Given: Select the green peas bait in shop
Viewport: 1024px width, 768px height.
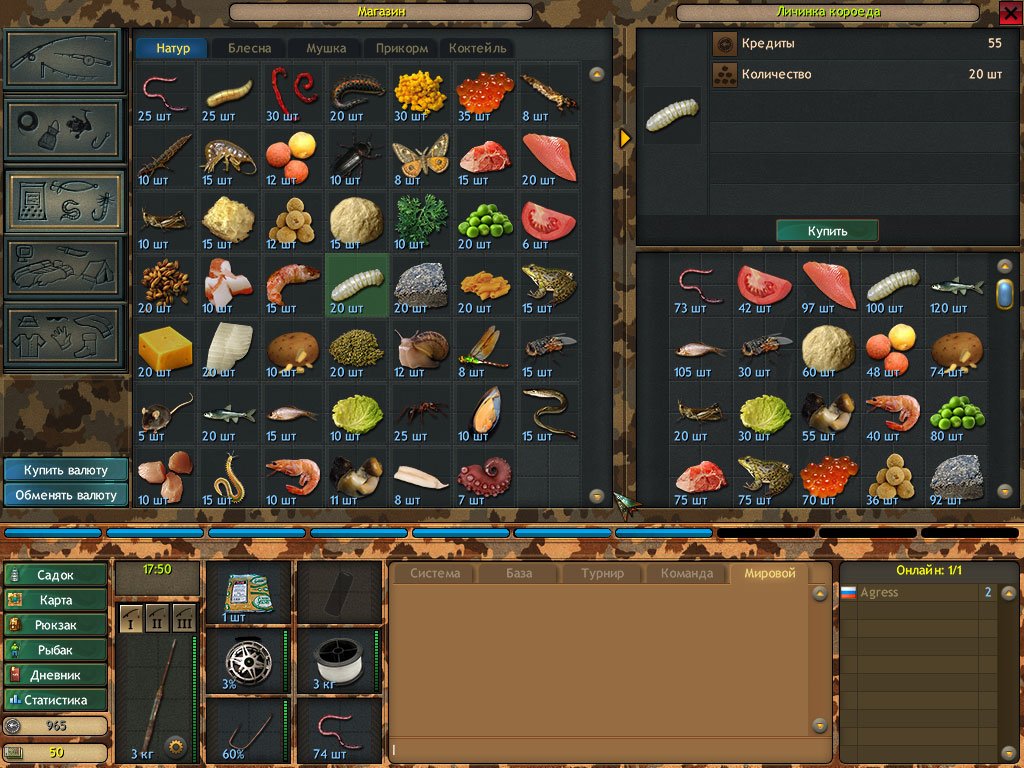Looking at the screenshot, I should point(484,218).
